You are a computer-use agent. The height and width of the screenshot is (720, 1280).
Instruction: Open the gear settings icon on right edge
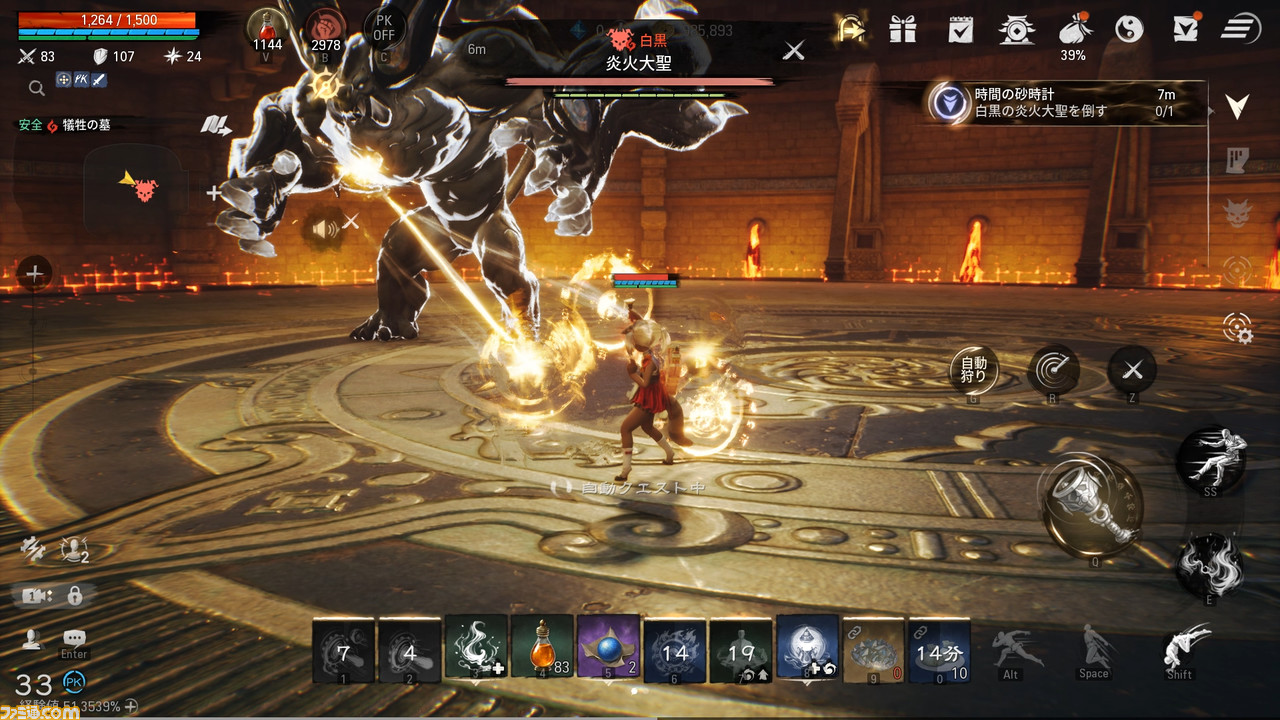point(1238,328)
